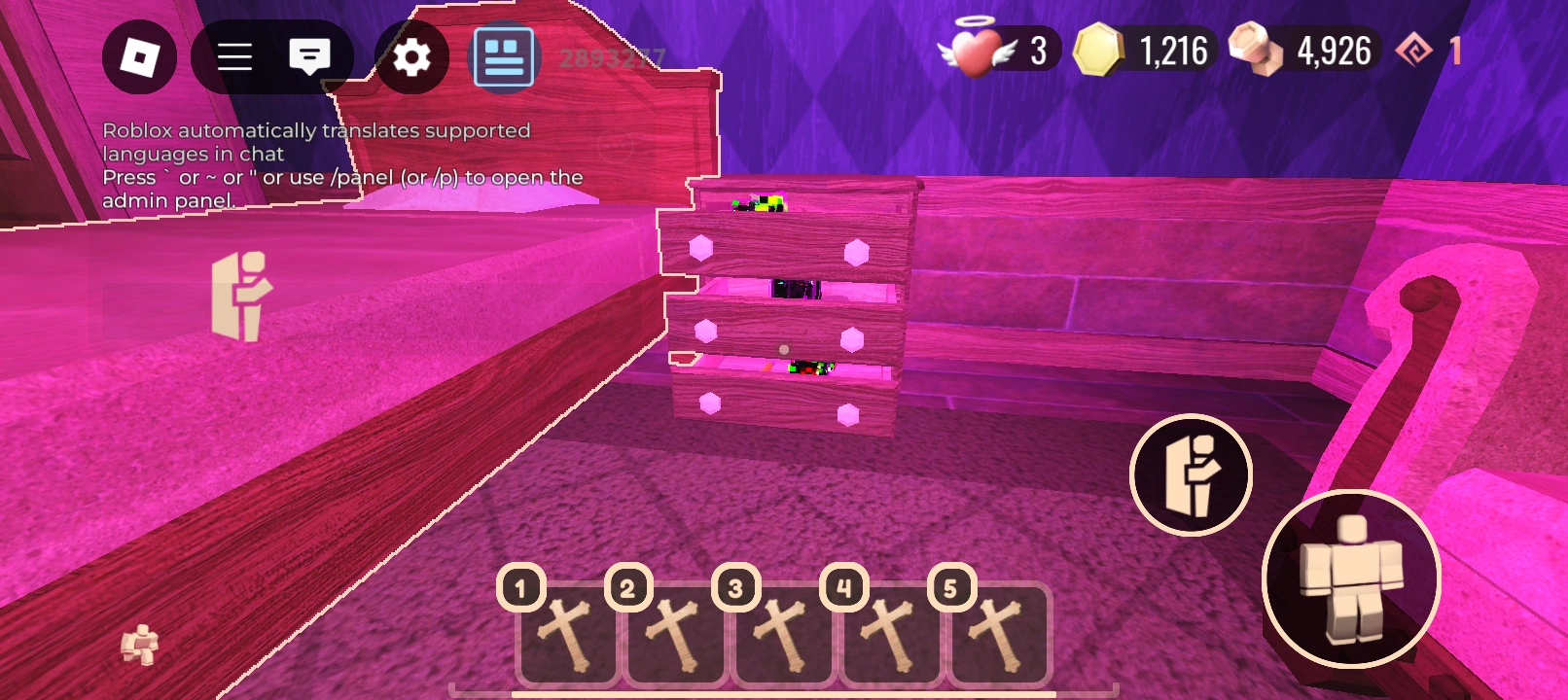
Task: Open the Roblox main menu icon
Action: click(139, 56)
